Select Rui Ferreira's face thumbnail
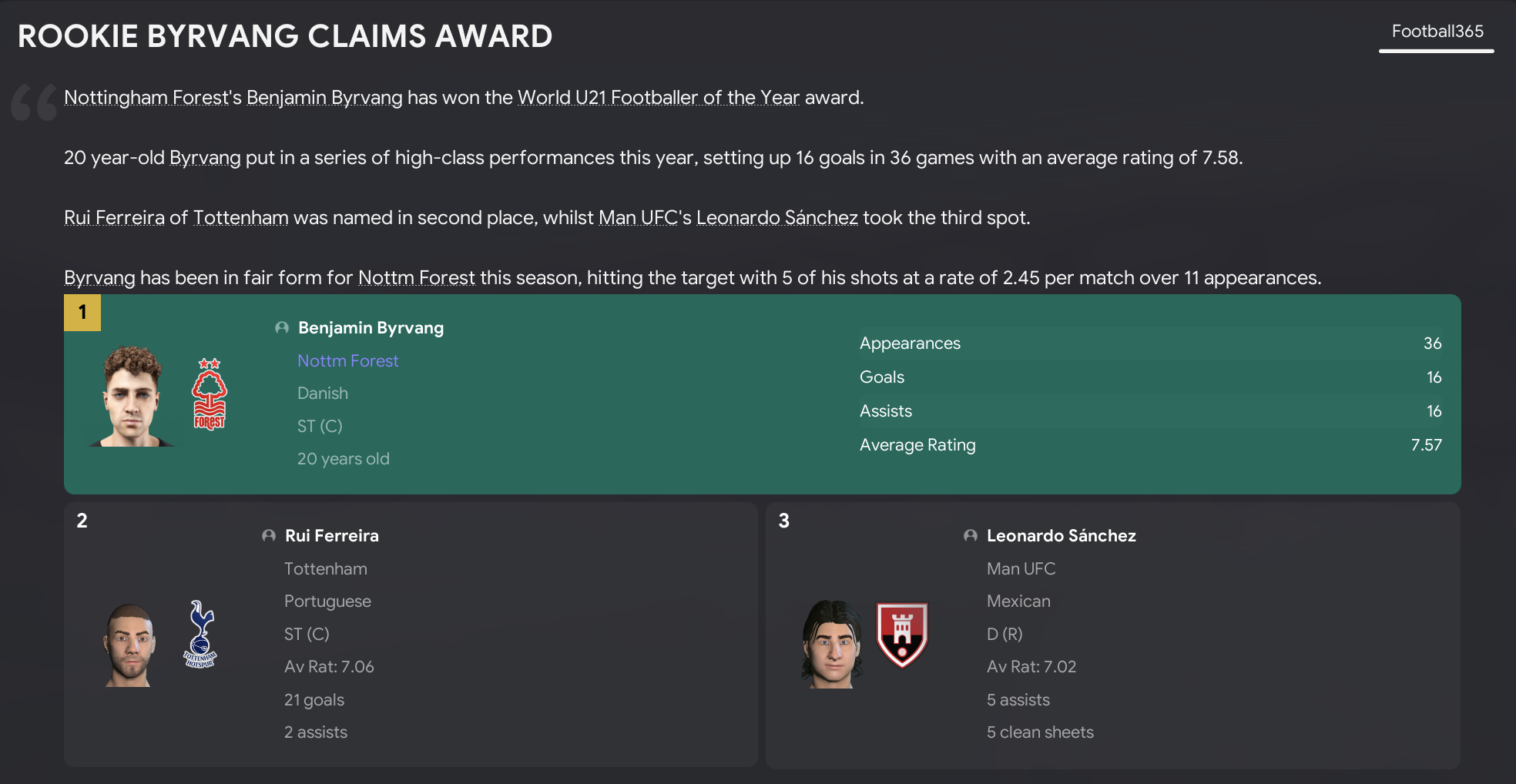 pyautogui.click(x=129, y=643)
